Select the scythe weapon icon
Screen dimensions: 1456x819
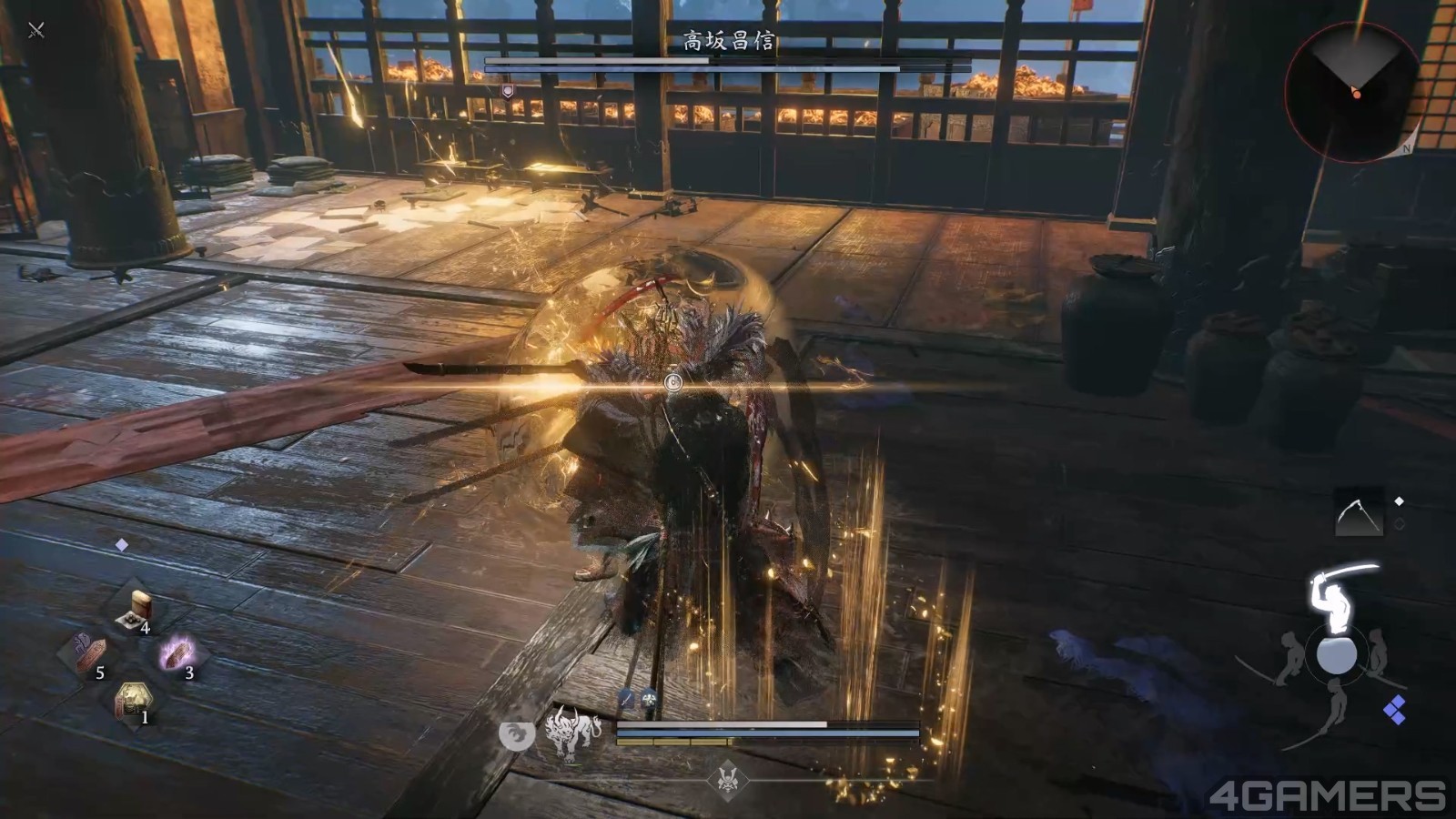pyautogui.click(x=1360, y=511)
